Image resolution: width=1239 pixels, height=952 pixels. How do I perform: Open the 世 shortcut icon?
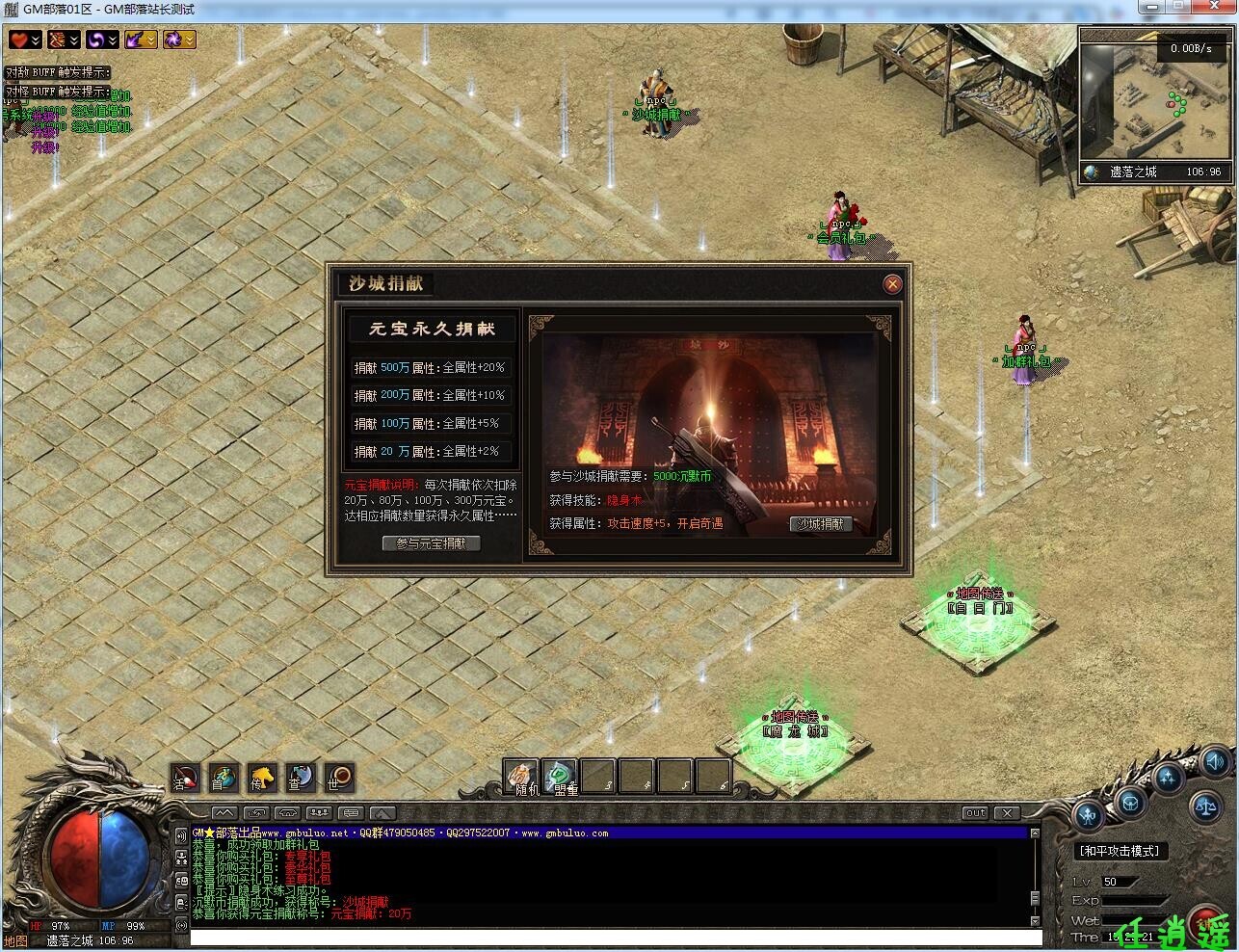click(339, 778)
